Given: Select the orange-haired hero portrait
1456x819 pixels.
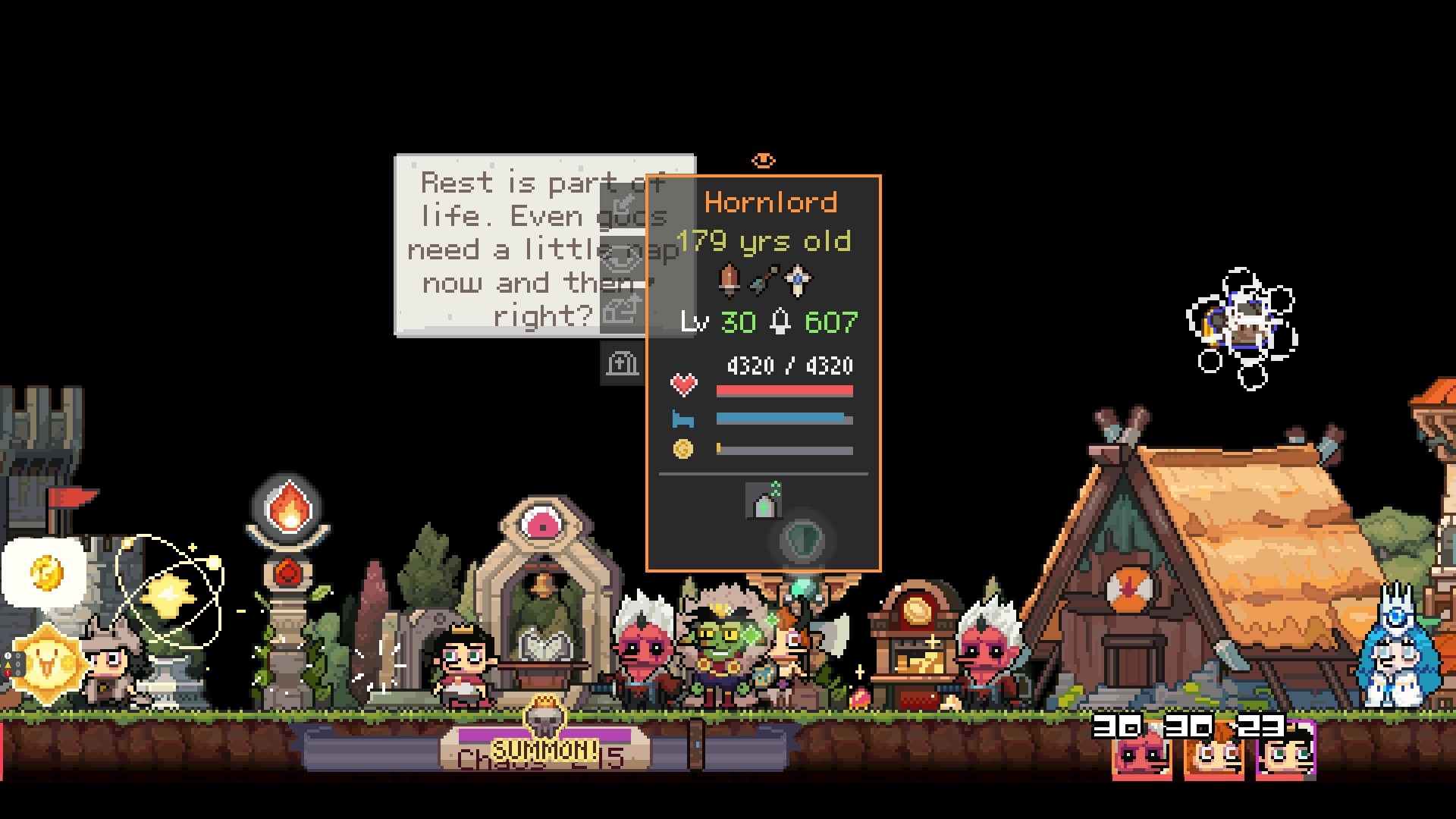Looking at the screenshot, I should (1214, 756).
